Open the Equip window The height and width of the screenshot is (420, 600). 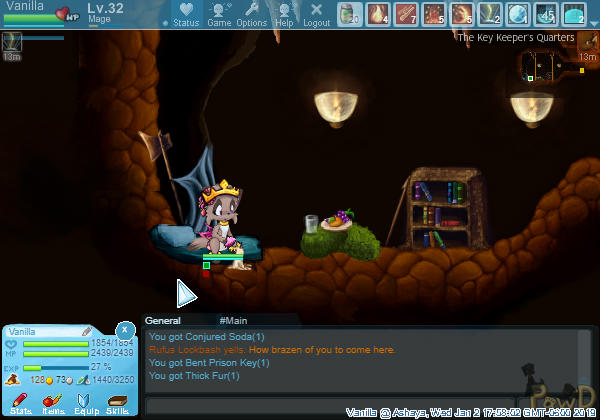tap(85, 403)
